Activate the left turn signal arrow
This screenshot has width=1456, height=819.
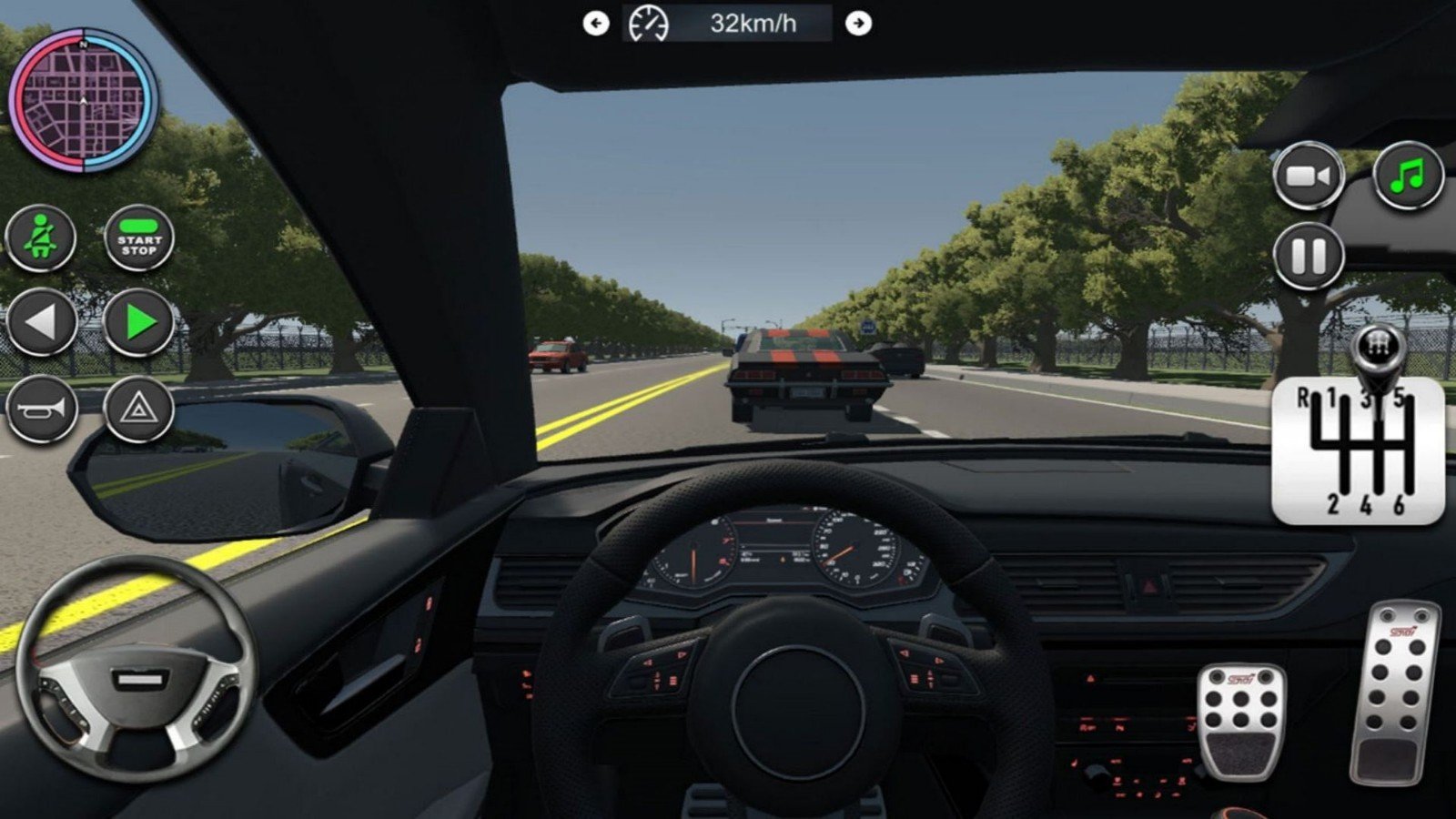(x=41, y=322)
